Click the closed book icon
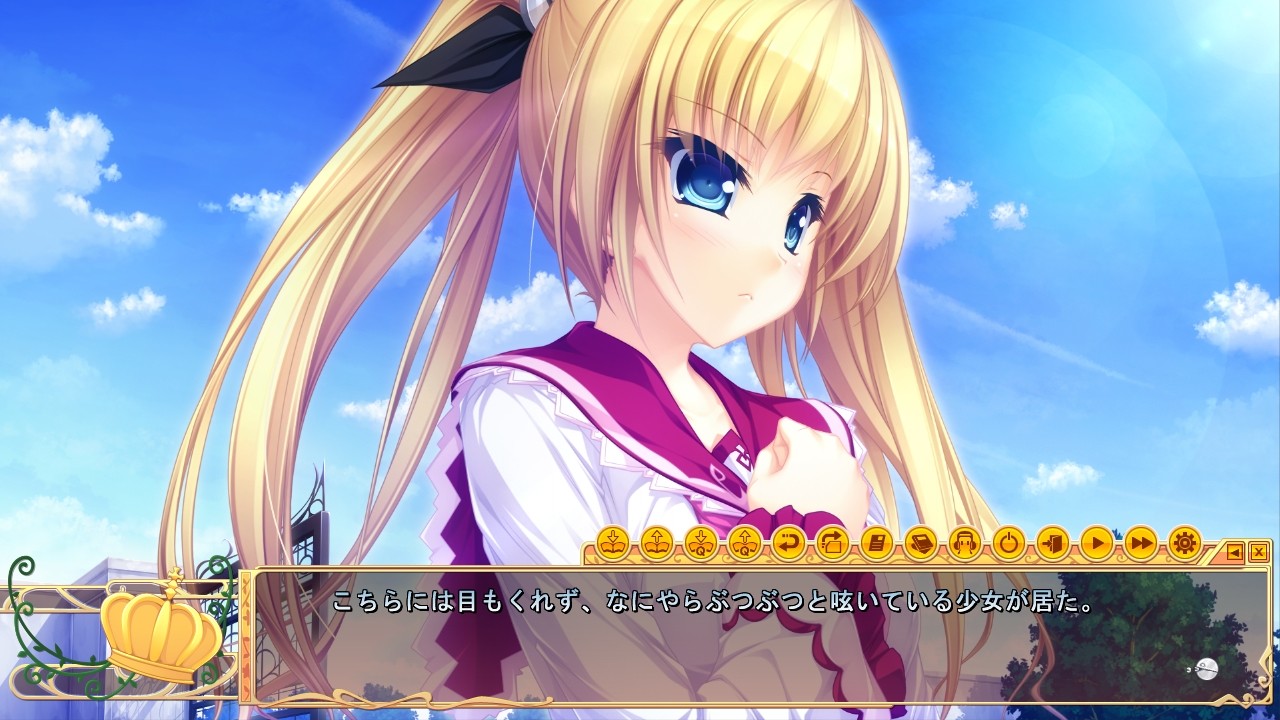Viewport: 1280px width, 720px height. pos(920,544)
